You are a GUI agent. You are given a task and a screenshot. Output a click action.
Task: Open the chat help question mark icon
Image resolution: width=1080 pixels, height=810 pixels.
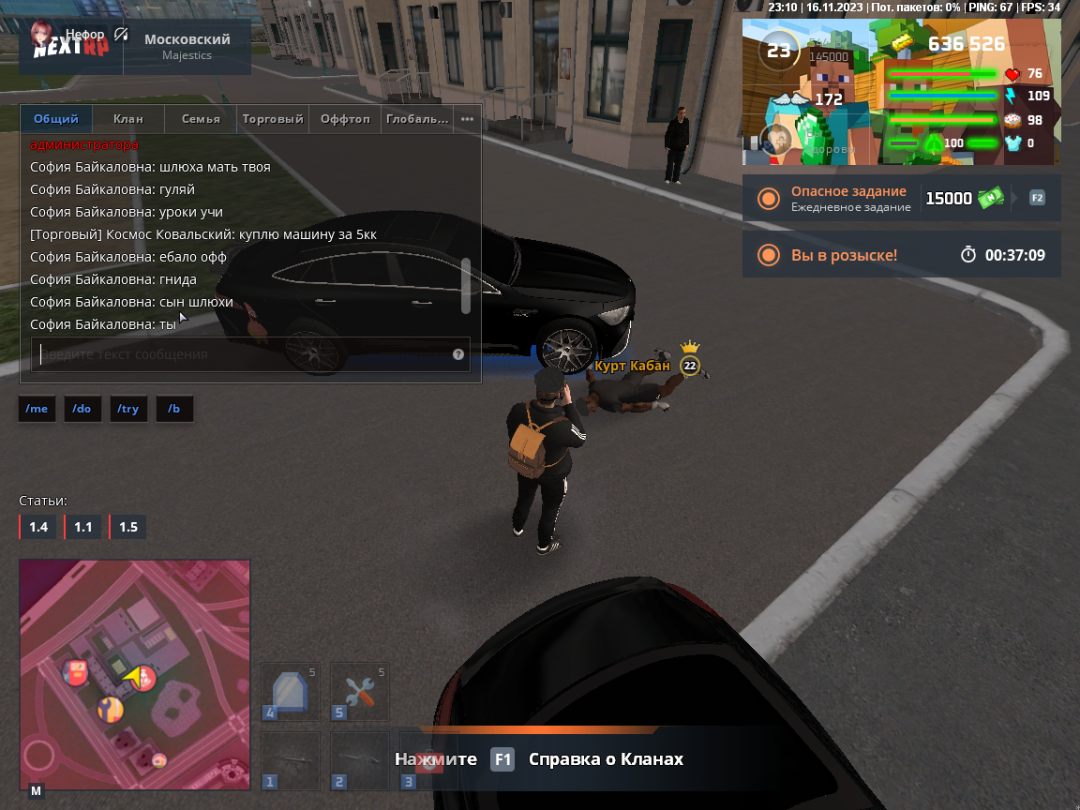click(x=458, y=354)
